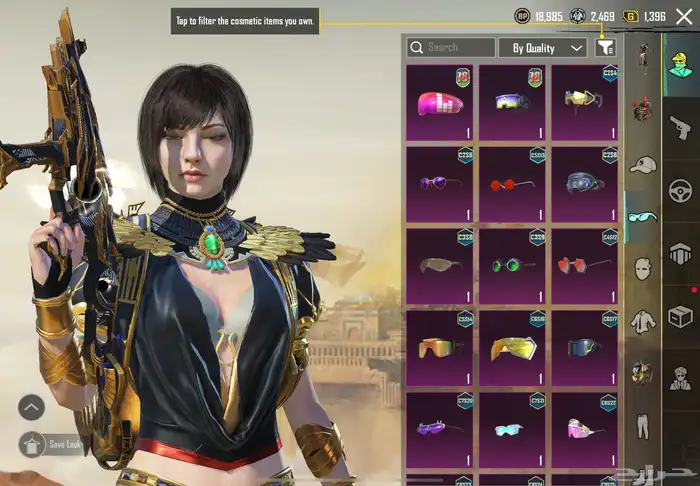Toggle the owned cosmetics filter

604,47
